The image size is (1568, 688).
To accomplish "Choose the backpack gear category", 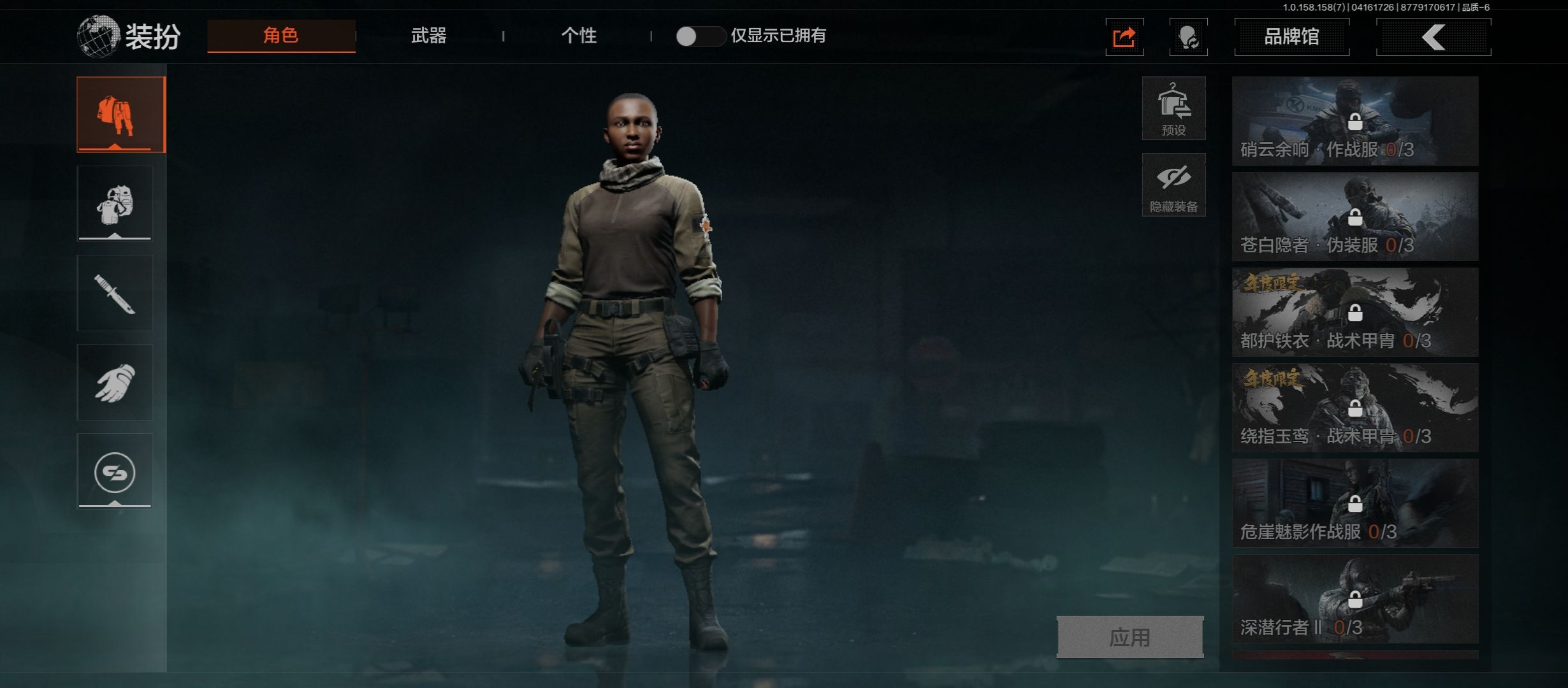I will tap(115, 204).
